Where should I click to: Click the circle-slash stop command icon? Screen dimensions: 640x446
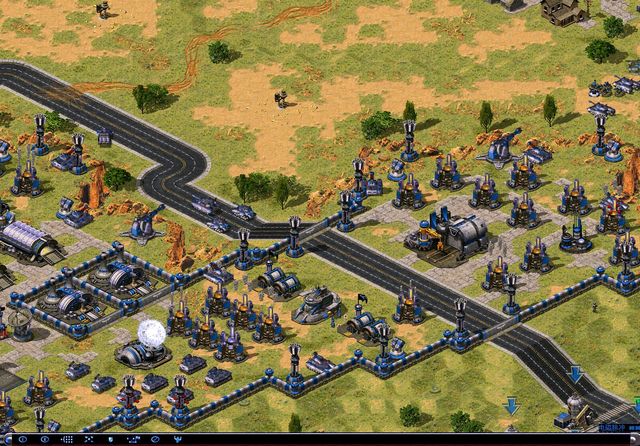pyautogui.click(x=155, y=439)
